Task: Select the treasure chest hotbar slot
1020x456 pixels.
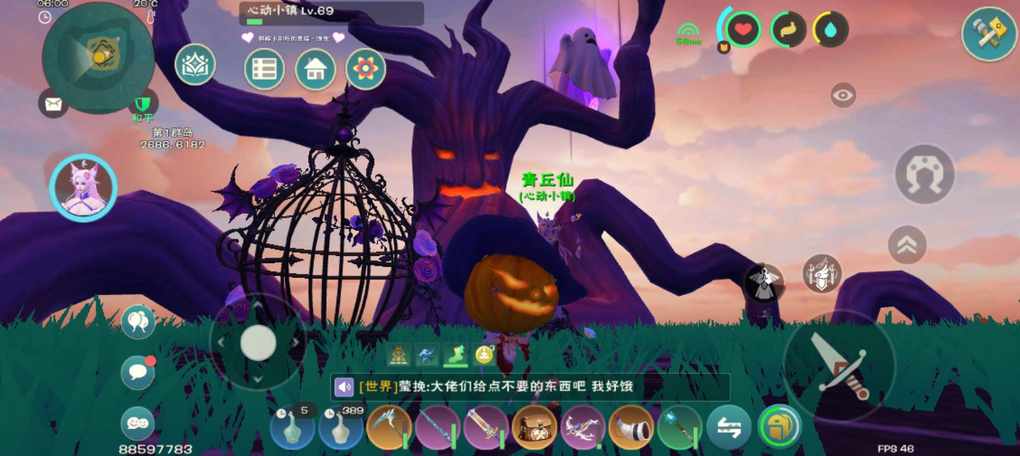Action: click(534, 427)
